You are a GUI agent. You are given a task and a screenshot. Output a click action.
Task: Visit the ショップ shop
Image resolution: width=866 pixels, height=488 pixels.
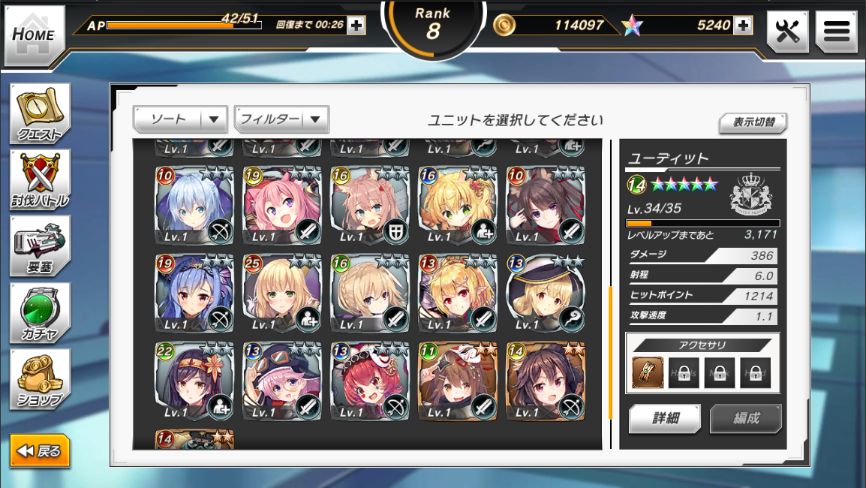pyautogui.click(x=40, y=379)
